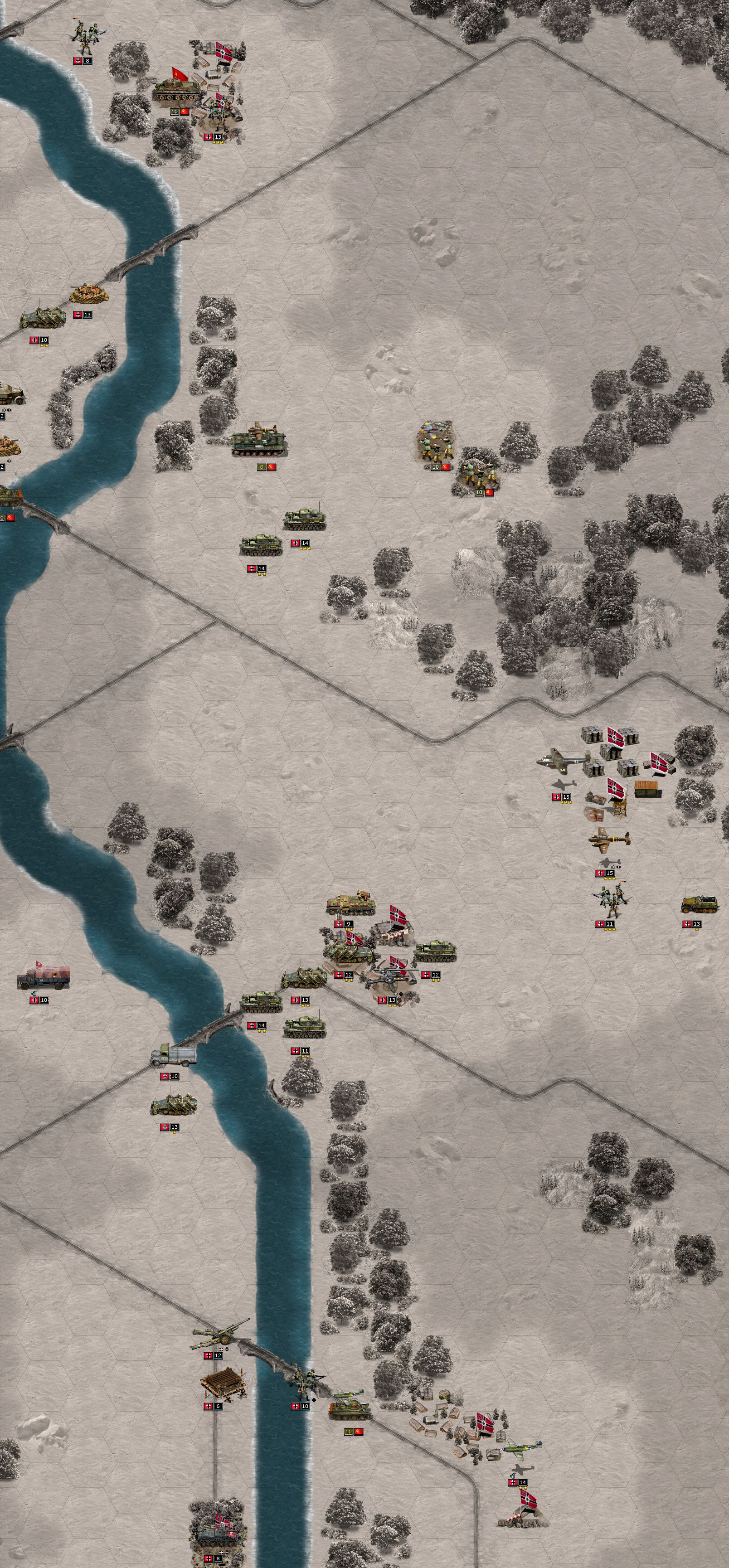The image size is (729, 1568).
Task: Select the German infantry squad with strength 11
Action: [x=610, y=903]
